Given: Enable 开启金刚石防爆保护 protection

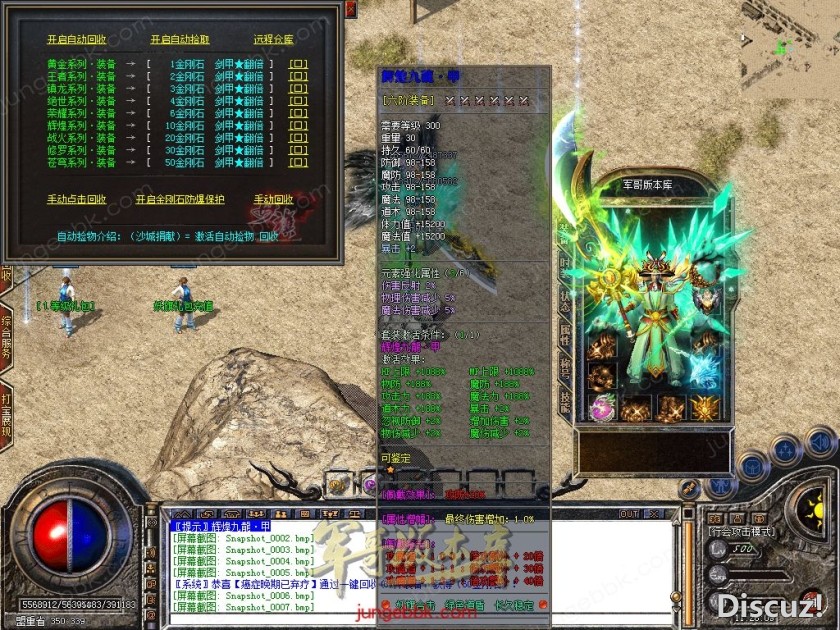Looking at the screenshot, I should [x=180, y=200].
